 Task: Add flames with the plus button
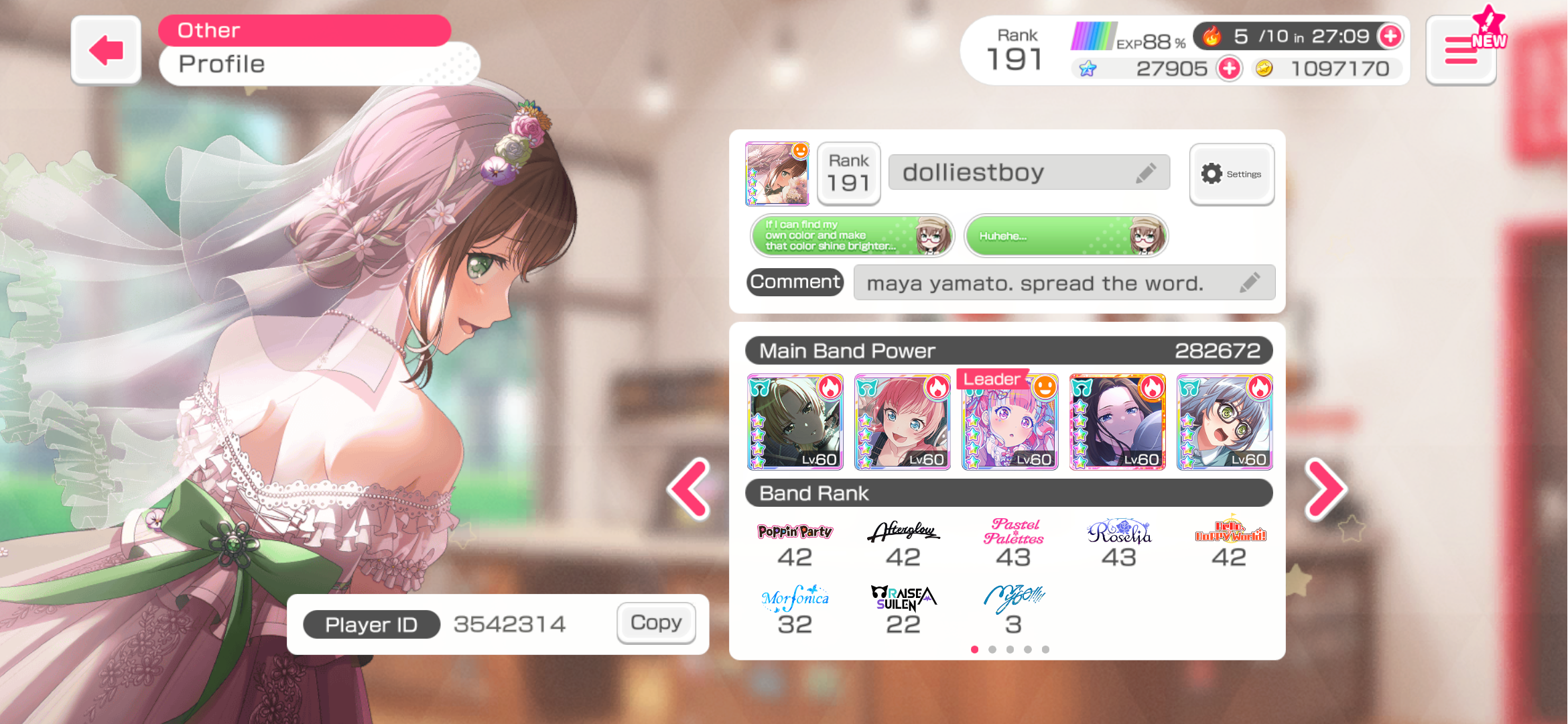click(1390, 36)
